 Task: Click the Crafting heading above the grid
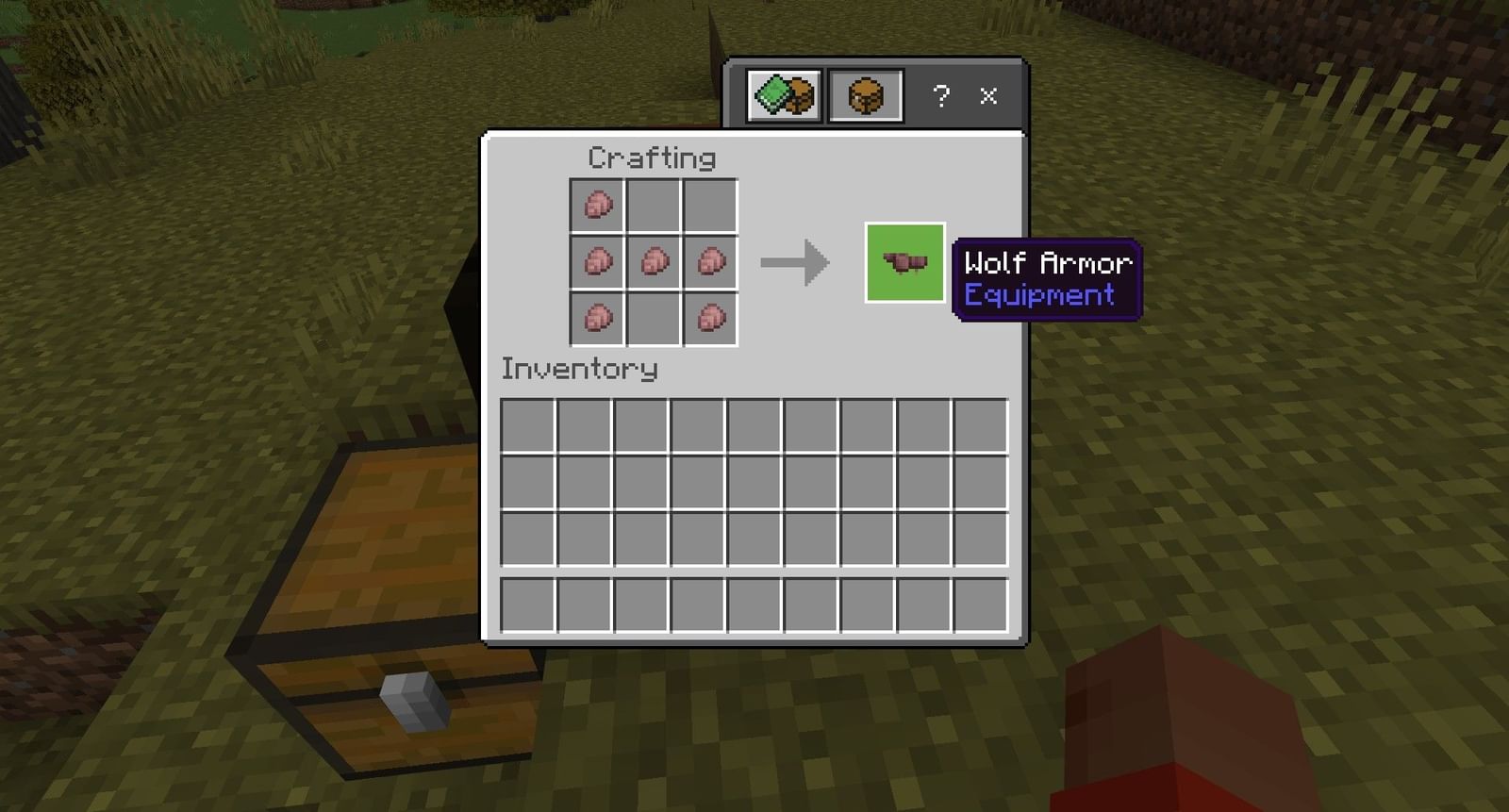652,157
